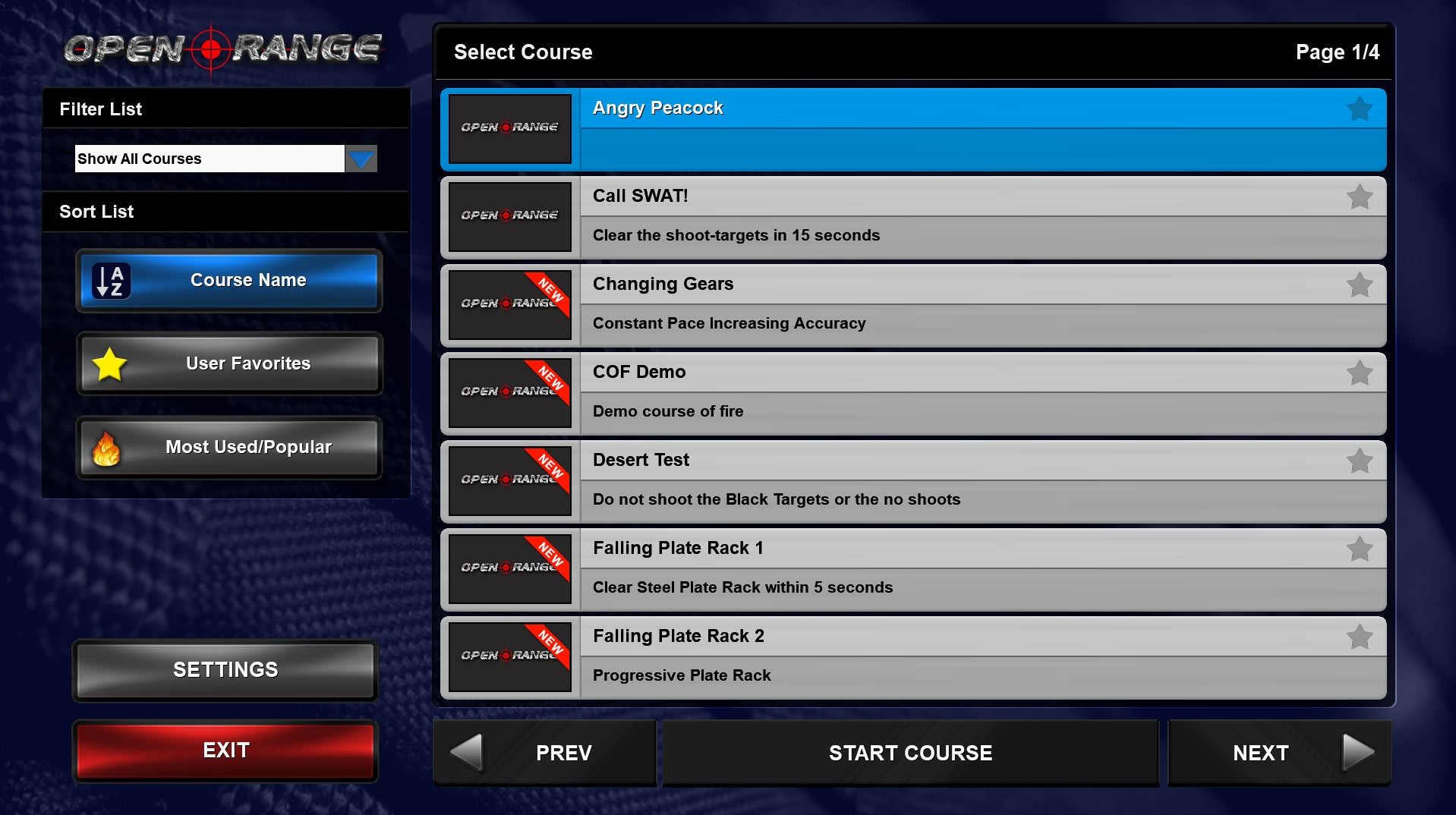
Task: Click the flame icon on Most Used/Popular
Action: coord(109,448)
